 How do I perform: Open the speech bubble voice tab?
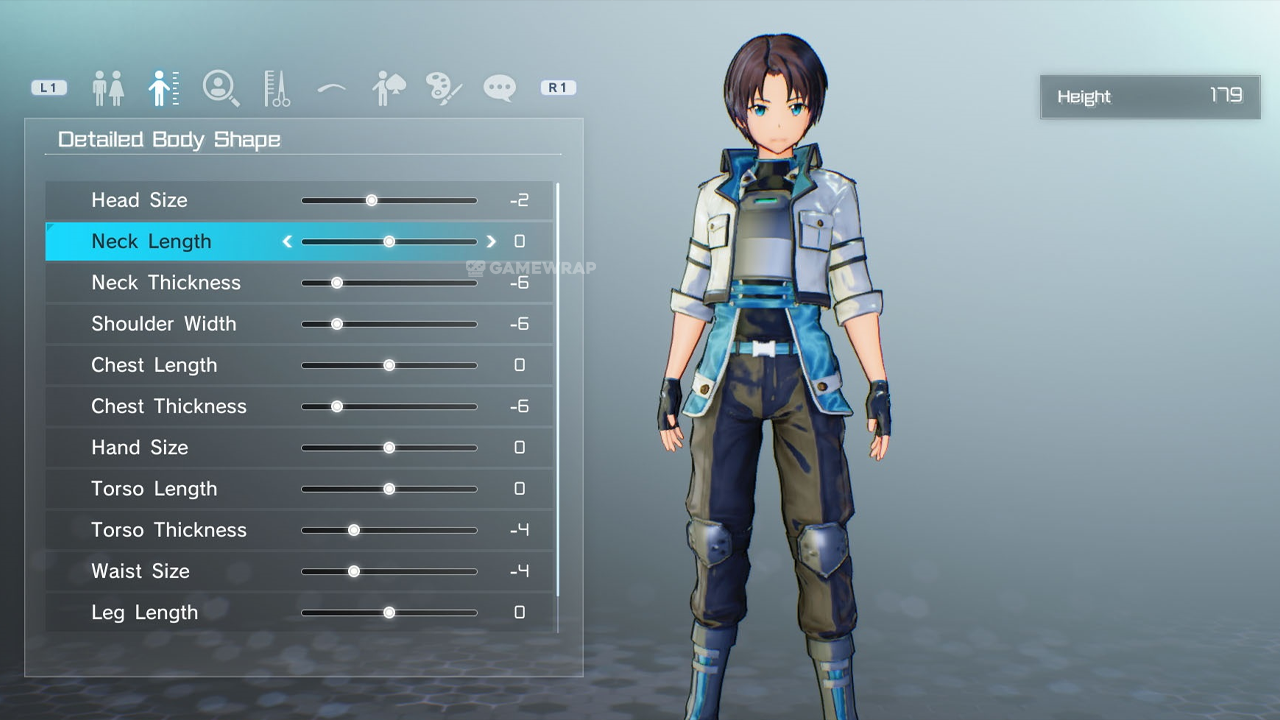[x=499, y=88]
